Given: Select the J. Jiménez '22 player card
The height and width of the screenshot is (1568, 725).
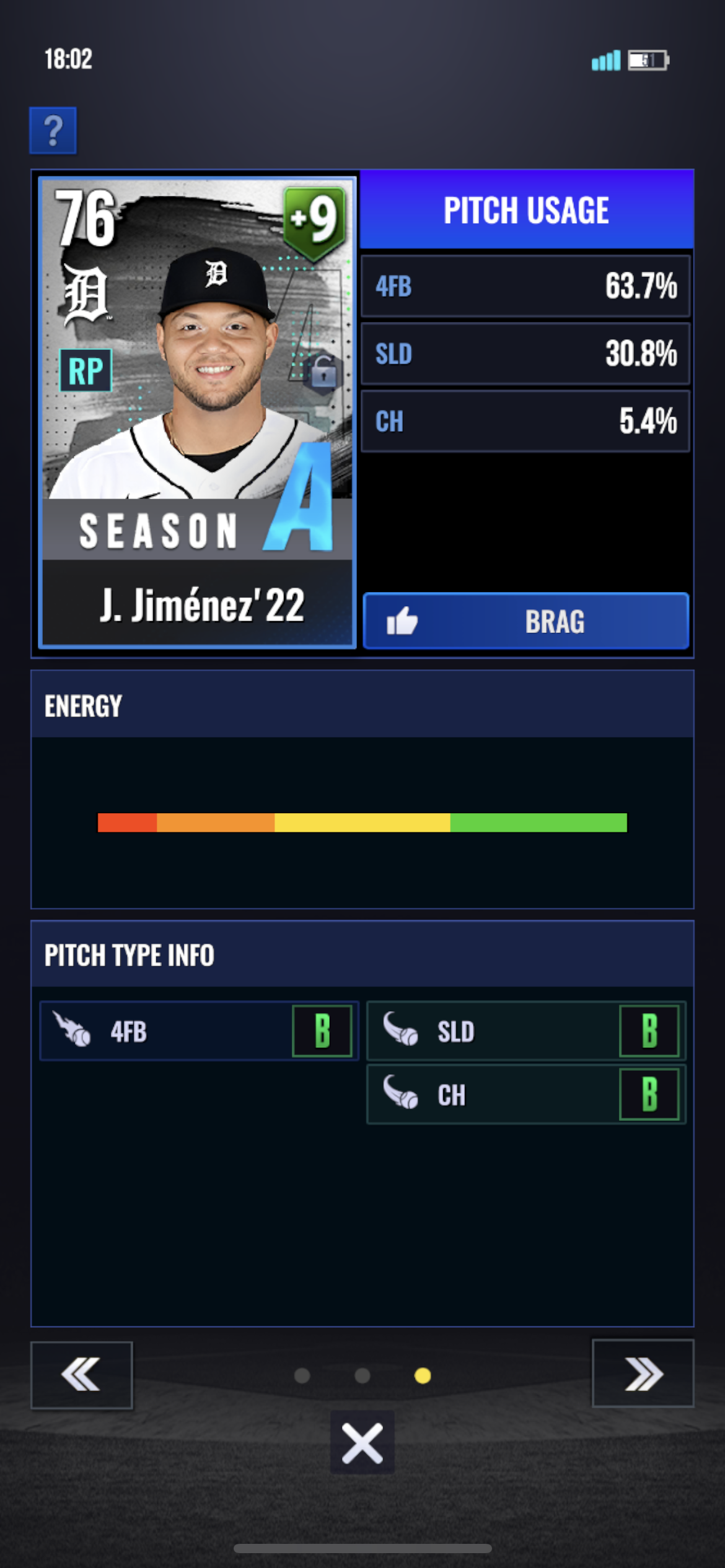Looking at the screenshot, I should click(x=197, y=412).
